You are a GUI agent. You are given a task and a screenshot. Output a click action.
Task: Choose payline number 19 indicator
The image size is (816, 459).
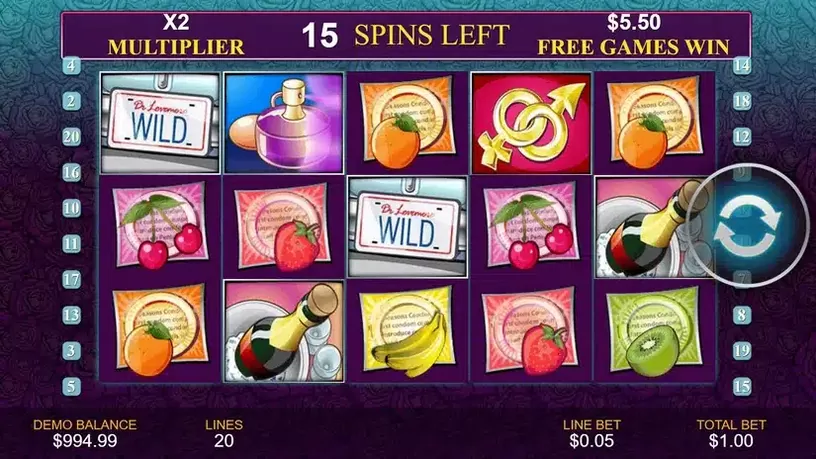742,350
